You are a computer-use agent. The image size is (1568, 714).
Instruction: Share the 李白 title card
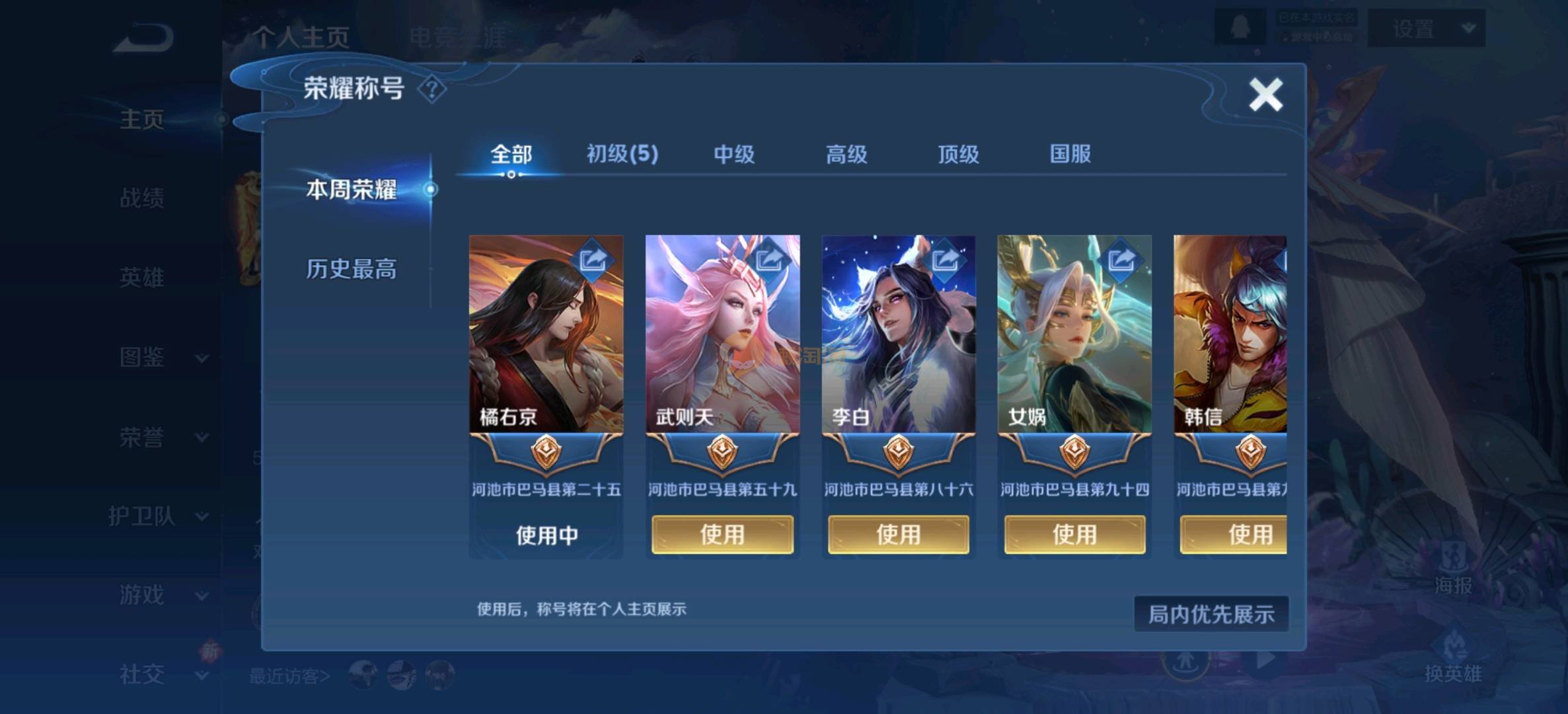pos(945,259)
